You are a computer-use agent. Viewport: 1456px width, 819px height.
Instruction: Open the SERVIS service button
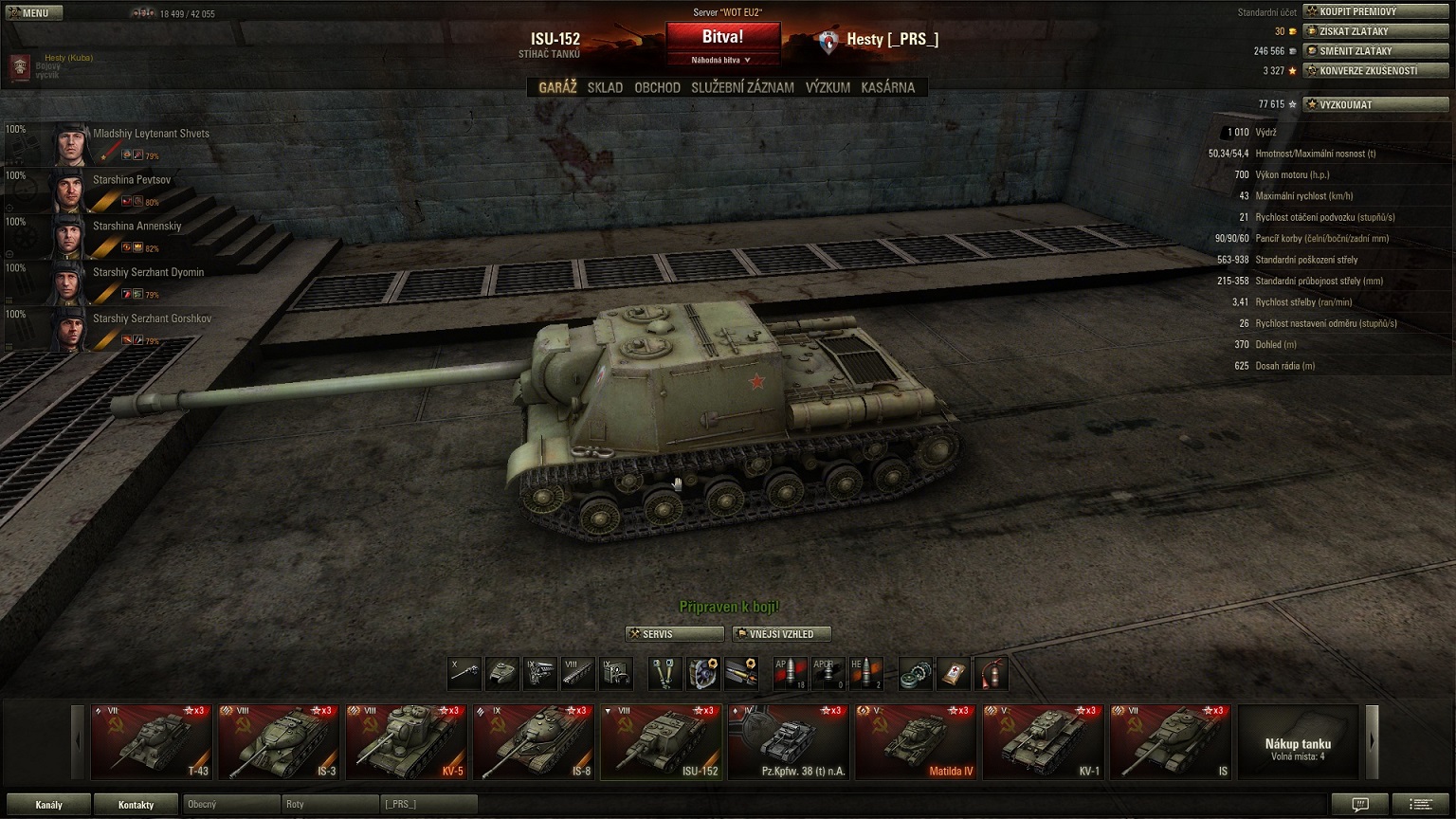click(x=675, y=634)
